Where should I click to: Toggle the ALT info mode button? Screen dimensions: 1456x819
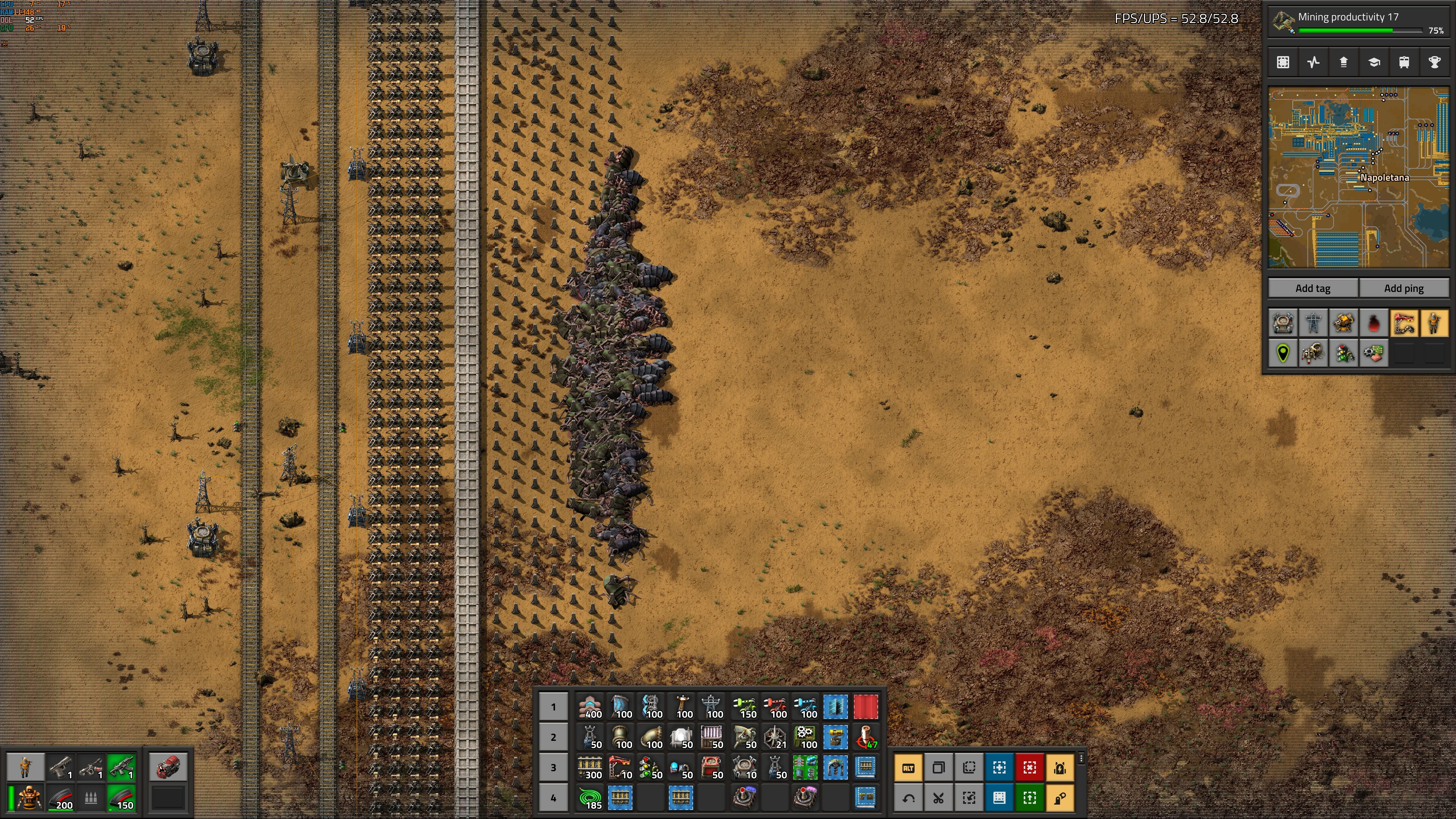pos(908,767)
